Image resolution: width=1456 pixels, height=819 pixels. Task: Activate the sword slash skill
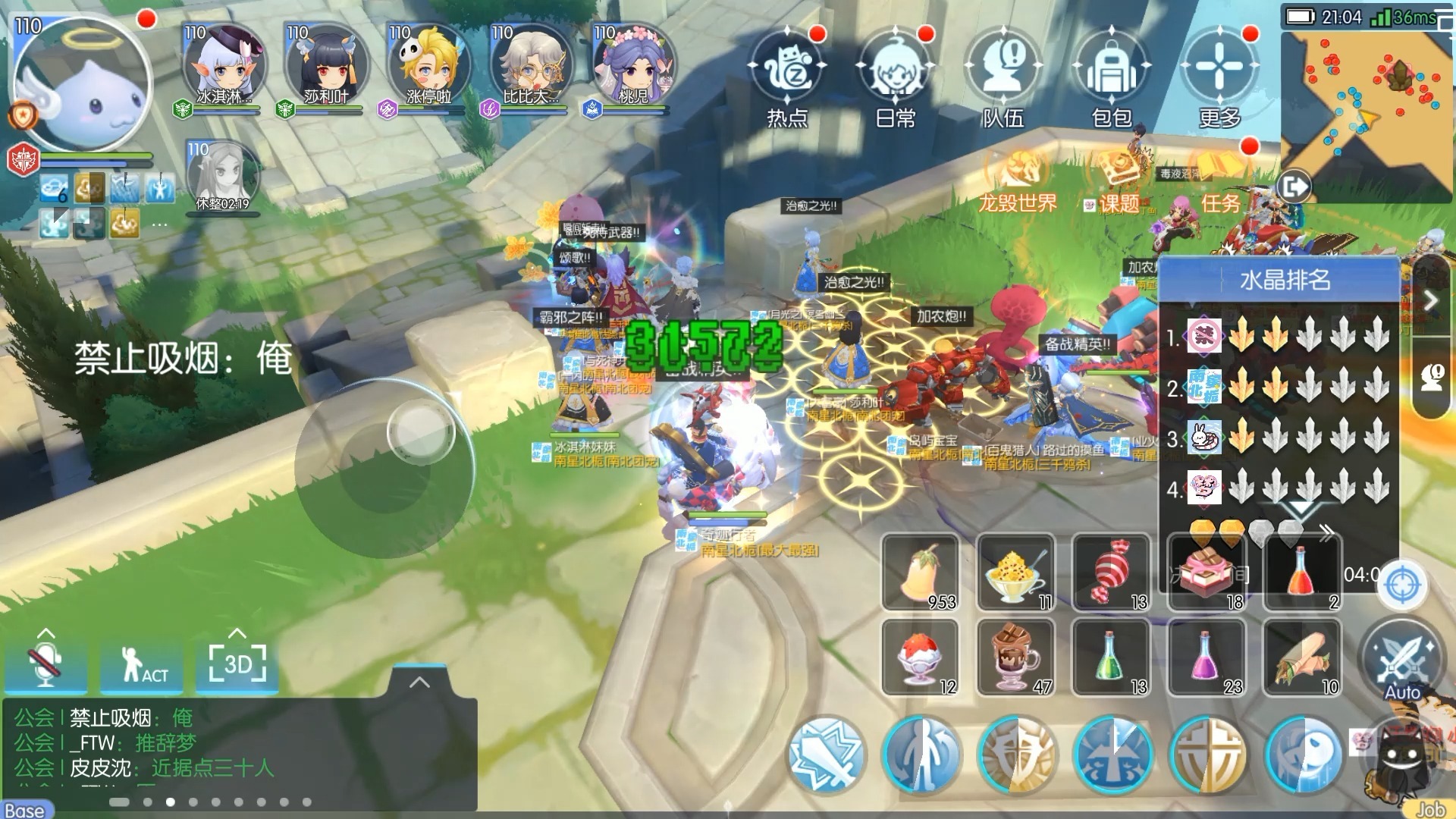click(826, 755)
